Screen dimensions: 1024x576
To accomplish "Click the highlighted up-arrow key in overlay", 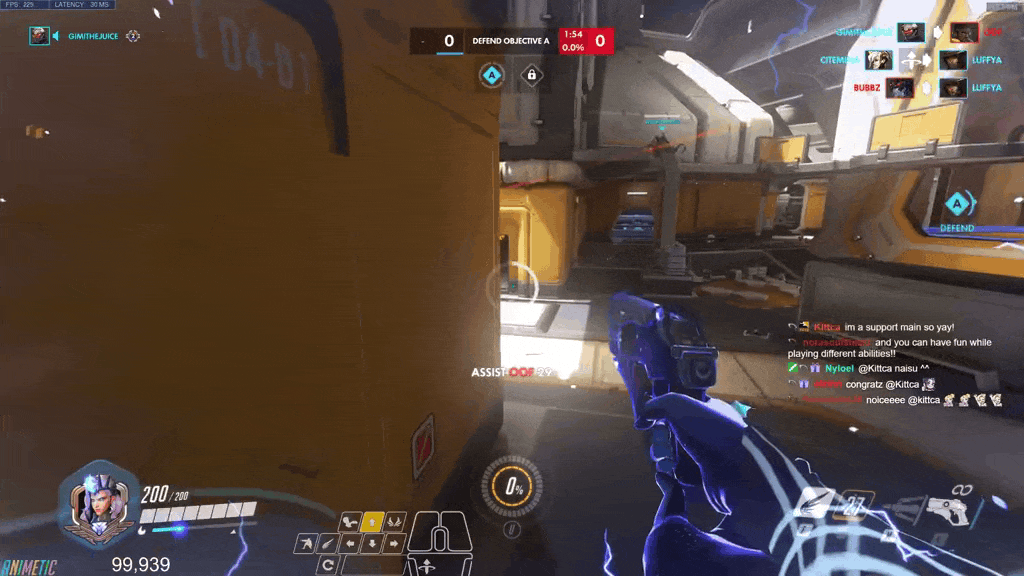I will tap(372, 522).
